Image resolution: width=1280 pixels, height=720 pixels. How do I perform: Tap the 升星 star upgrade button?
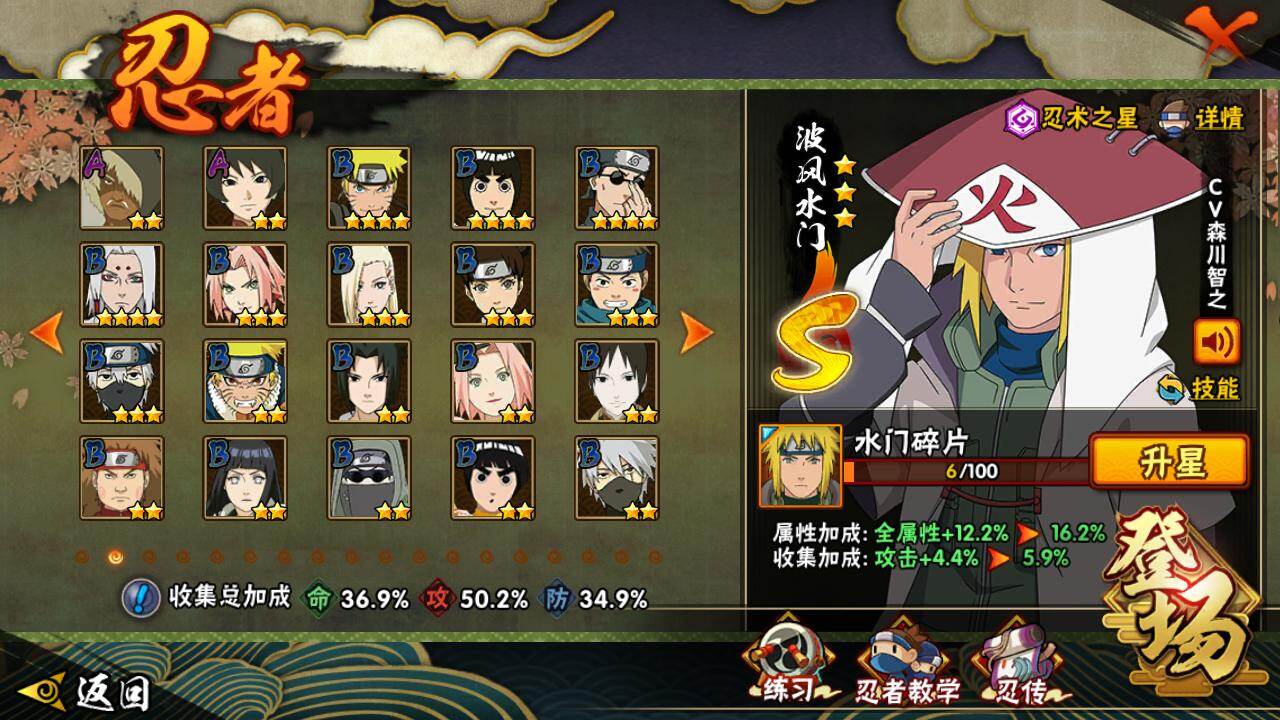pyautogui.click(x=1169, y=462)
